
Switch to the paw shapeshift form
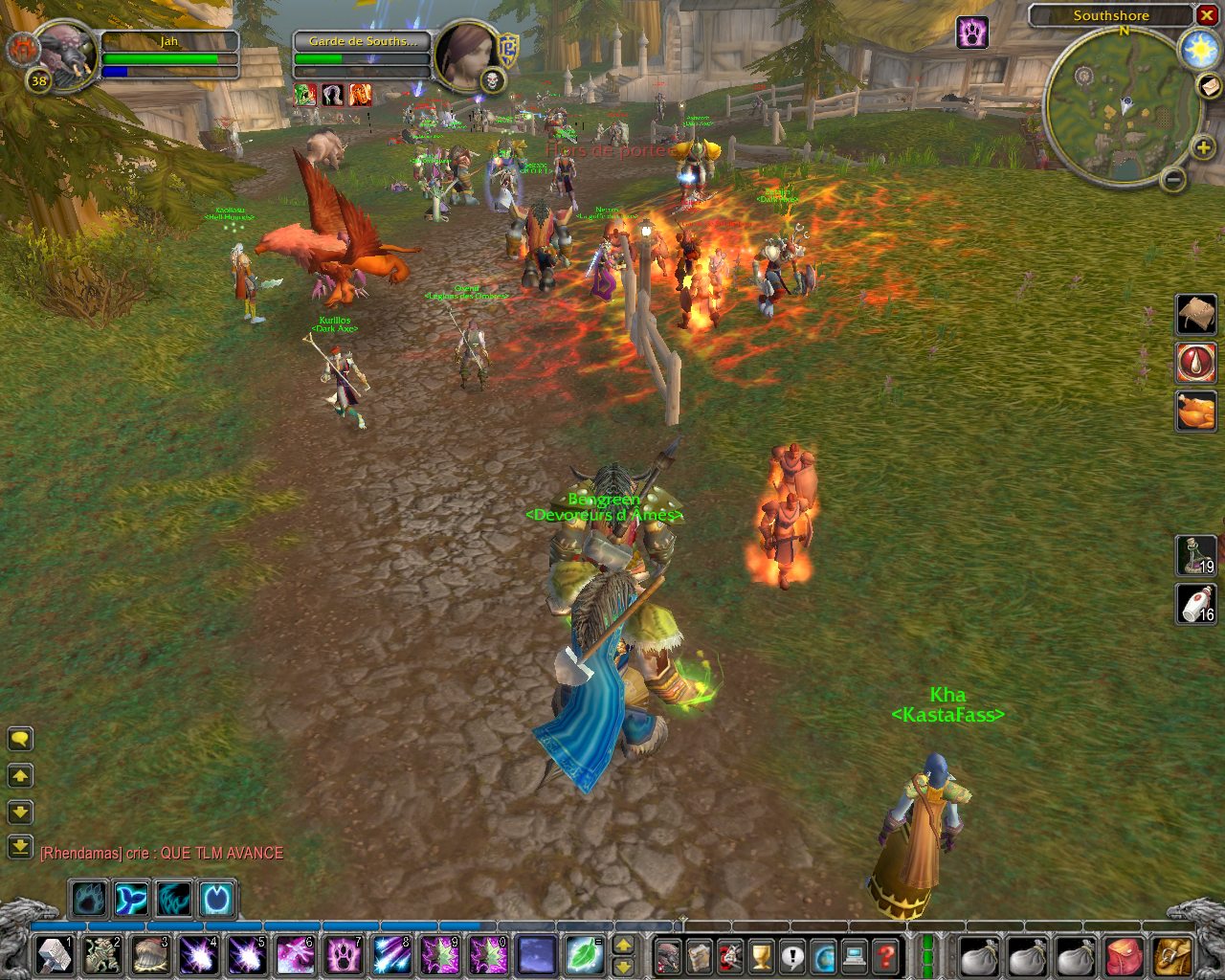point(88,900)
